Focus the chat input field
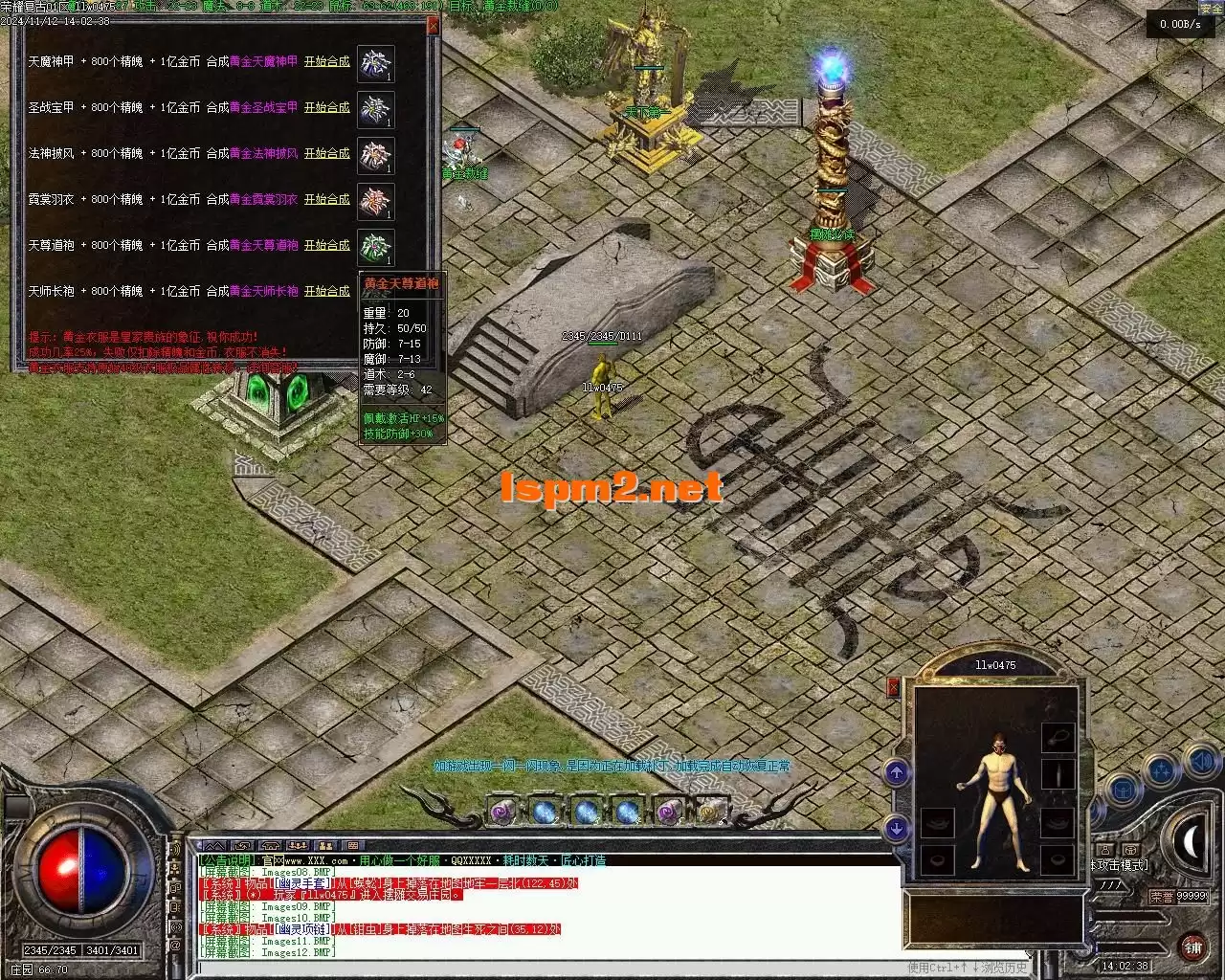Viewport: 1225px width, 980px height. [546, 967]
